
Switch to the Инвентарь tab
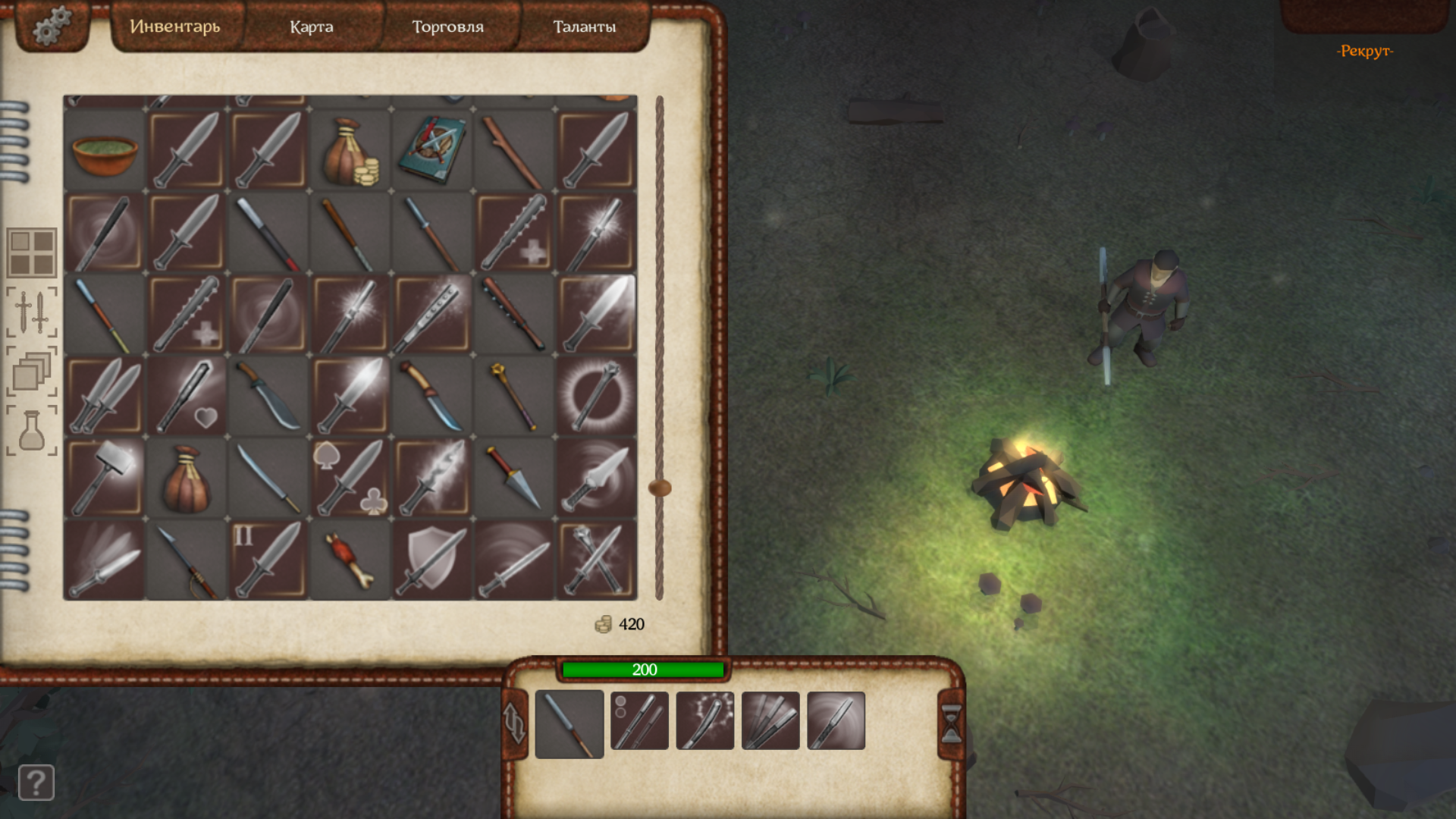[x=175, y=27]
